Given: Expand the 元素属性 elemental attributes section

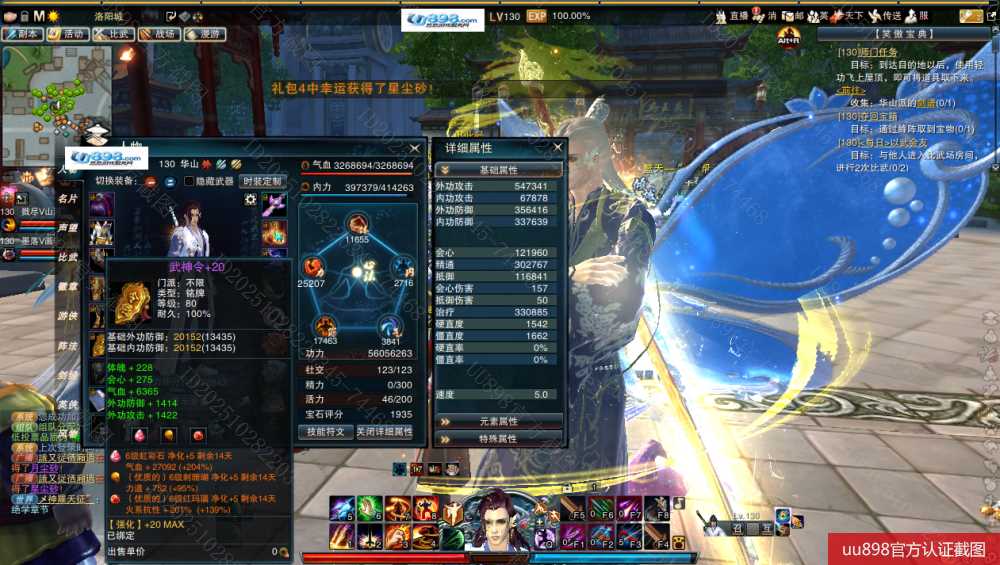Looking at the screenshot, I should pos(499,421).
